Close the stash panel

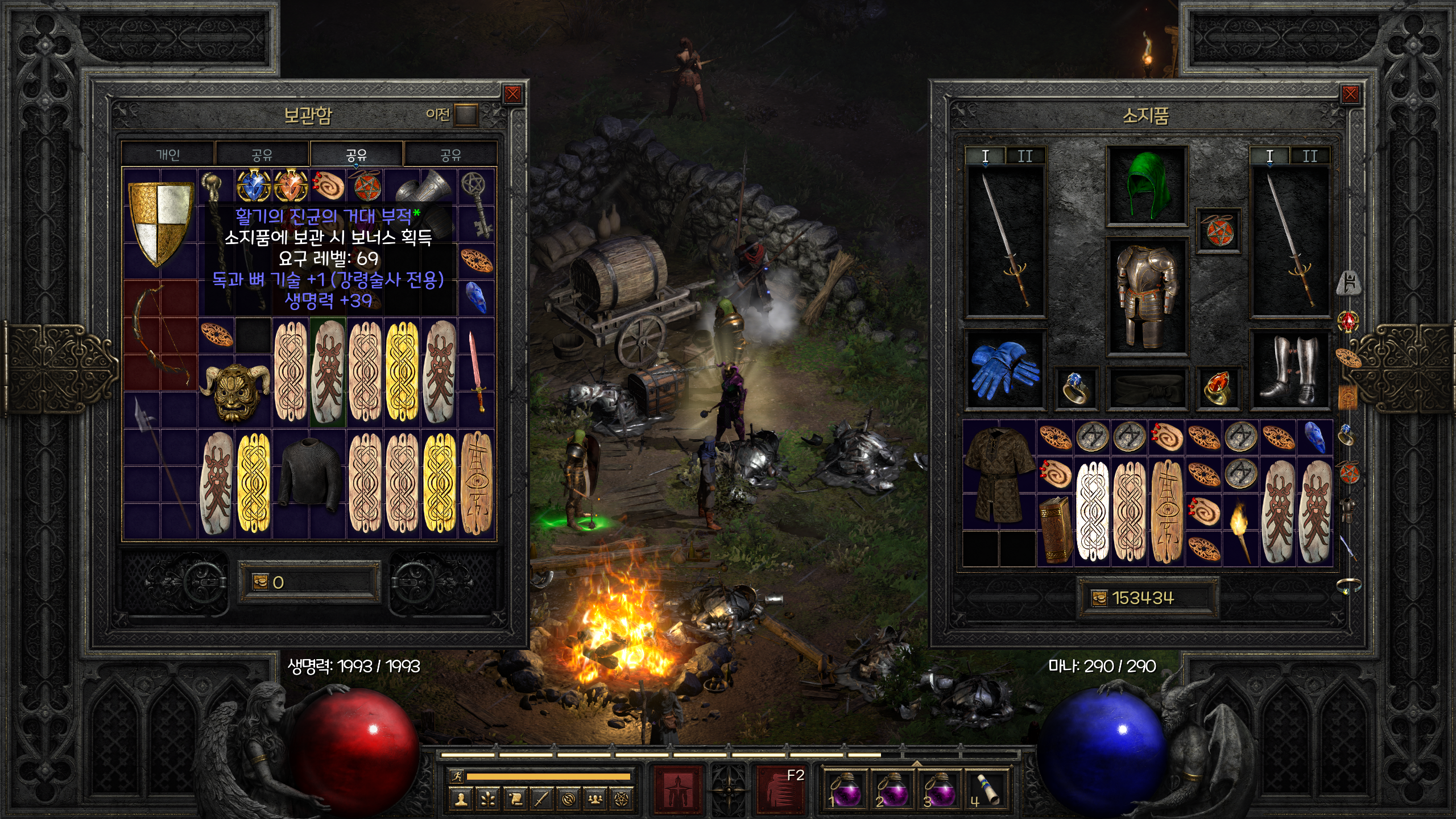[x=512, y=94]
